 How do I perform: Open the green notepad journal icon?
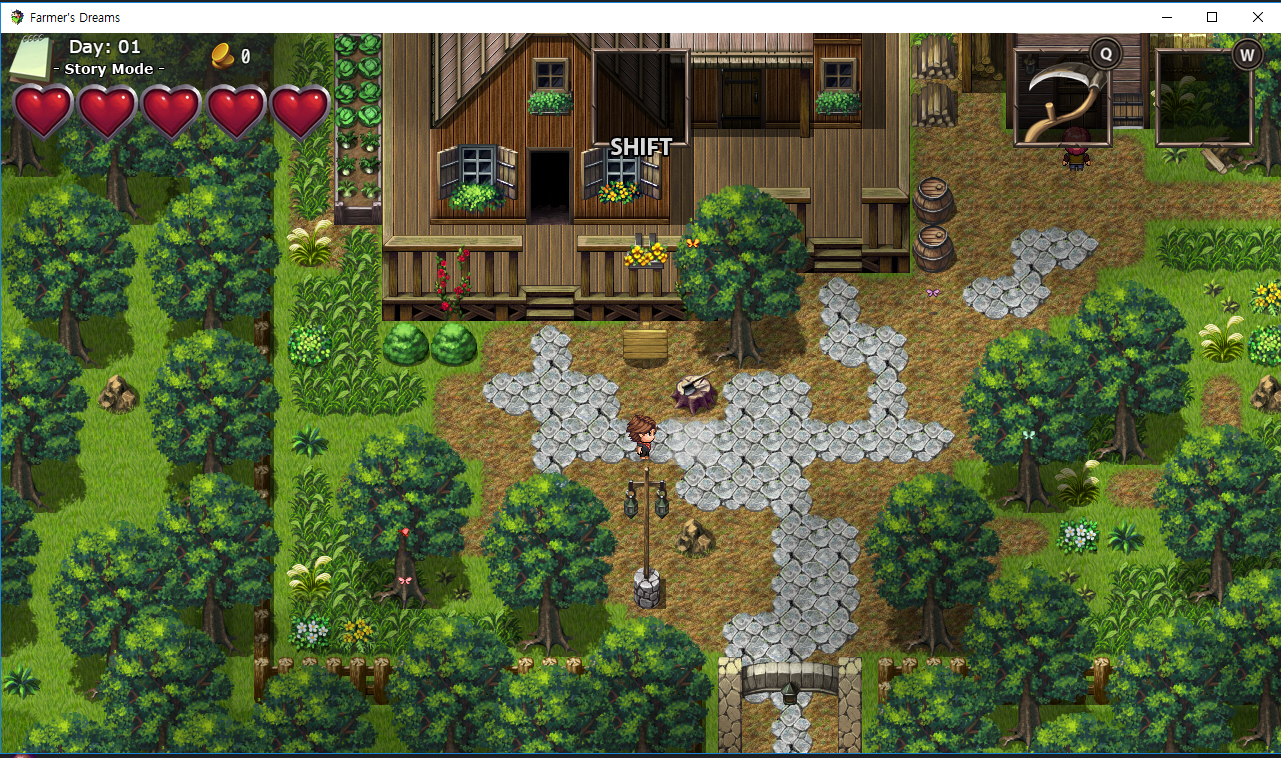click(30, 58)
